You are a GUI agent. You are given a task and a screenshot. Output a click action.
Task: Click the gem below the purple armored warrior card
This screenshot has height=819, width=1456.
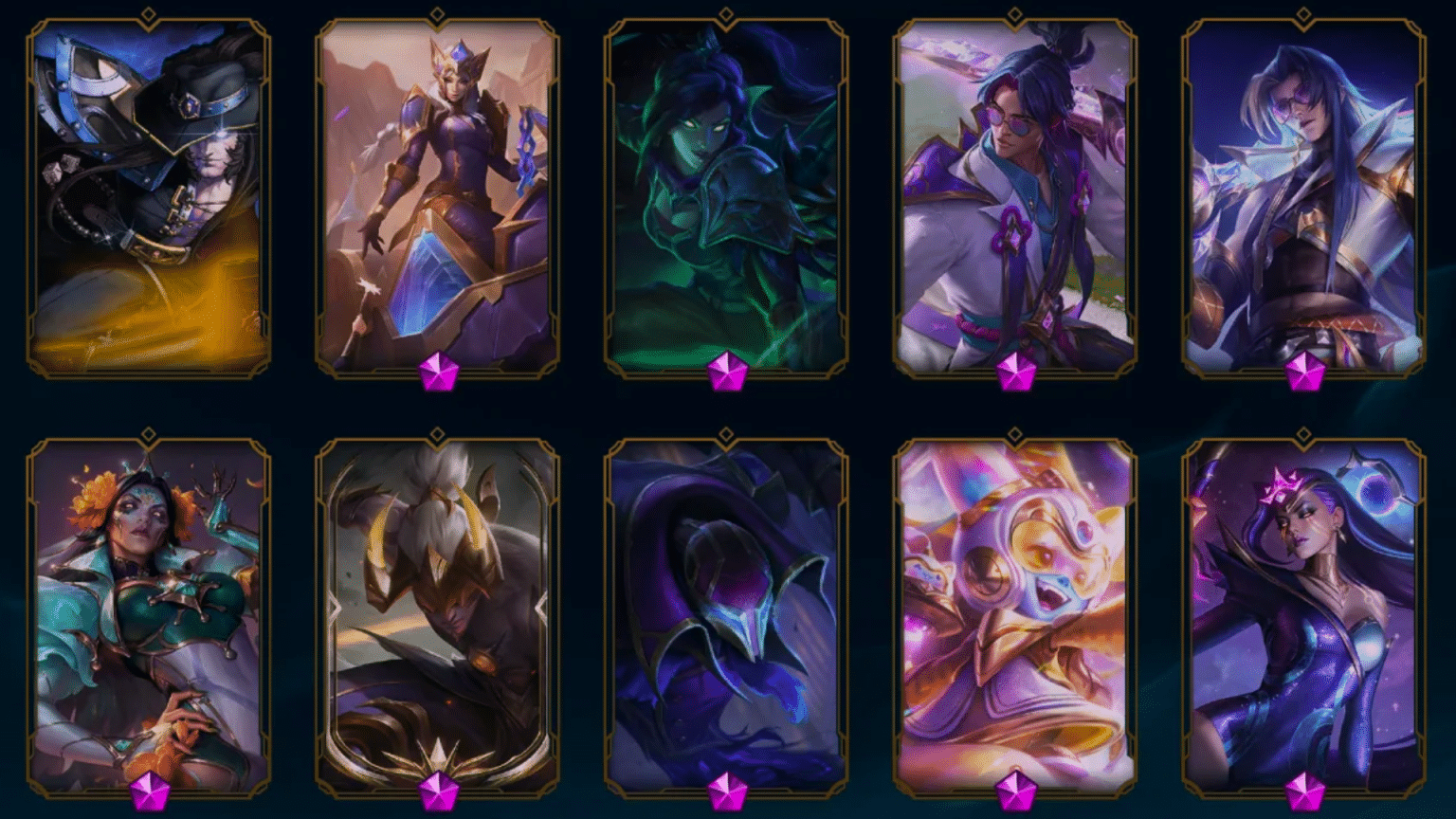(x=439, y=371)
